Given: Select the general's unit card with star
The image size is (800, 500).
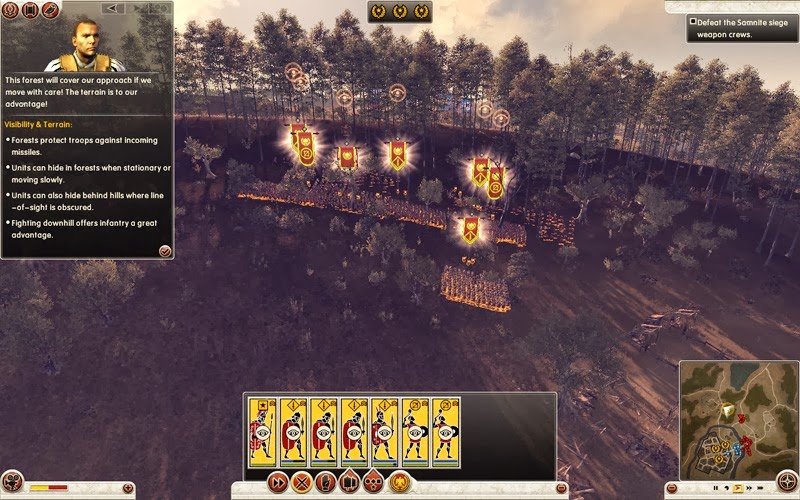Looking at the screenshot, I should [261, 430].
